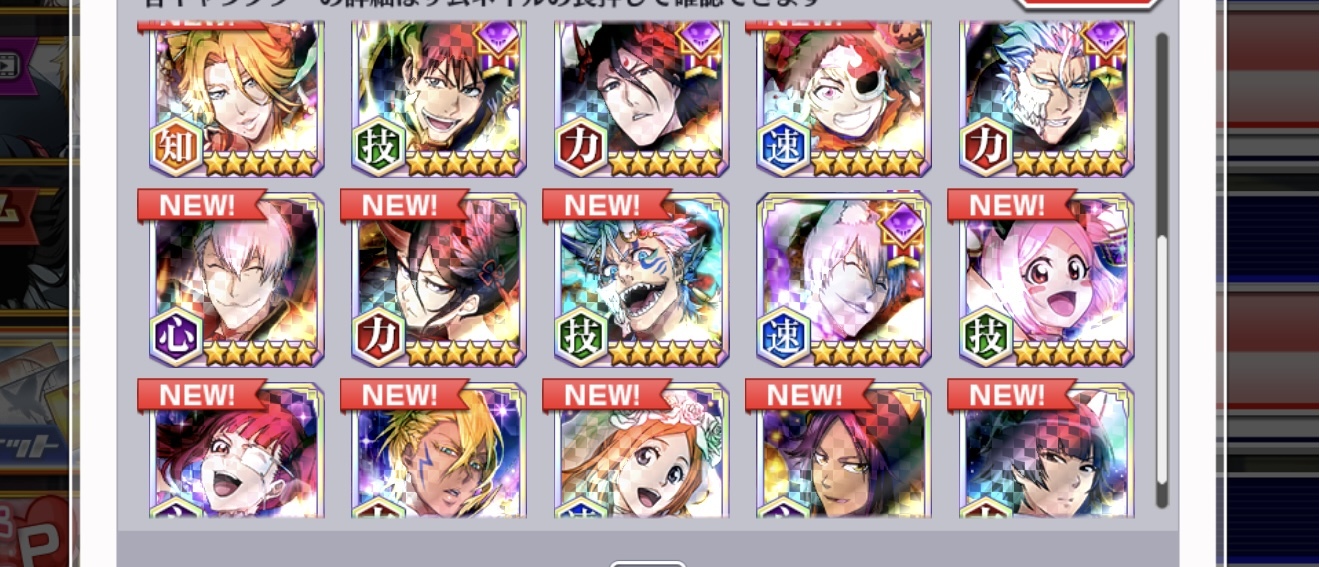Image resolution: width=1319 pixels, height=567 pixels.
Task: Click the character list's vertical scrollbar
Action: pos(1161,270)
